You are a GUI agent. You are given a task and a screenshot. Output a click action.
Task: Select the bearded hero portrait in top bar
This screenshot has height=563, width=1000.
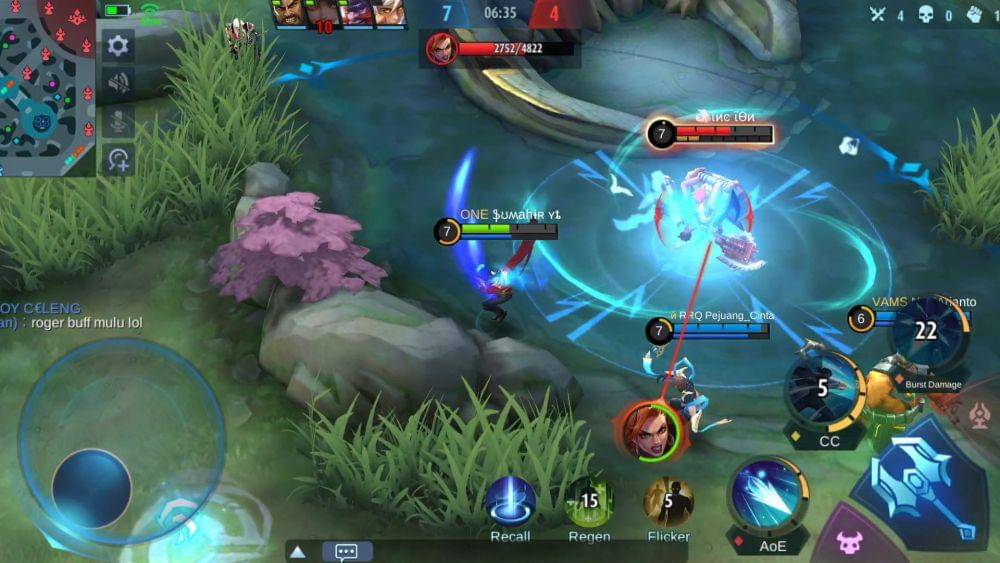click(289, 13)
